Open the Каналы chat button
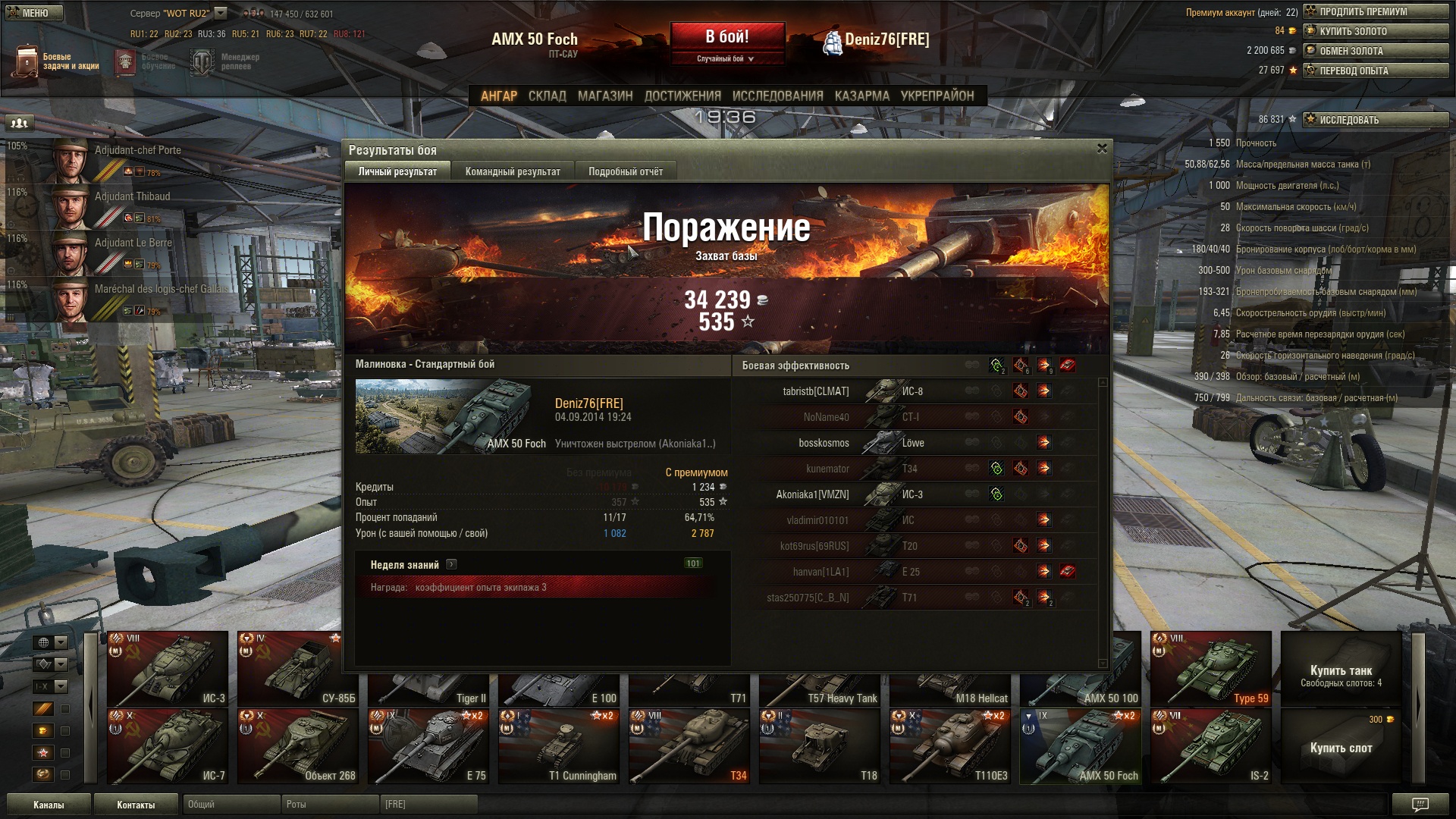The image size is (1456, 819). point(49,805)
